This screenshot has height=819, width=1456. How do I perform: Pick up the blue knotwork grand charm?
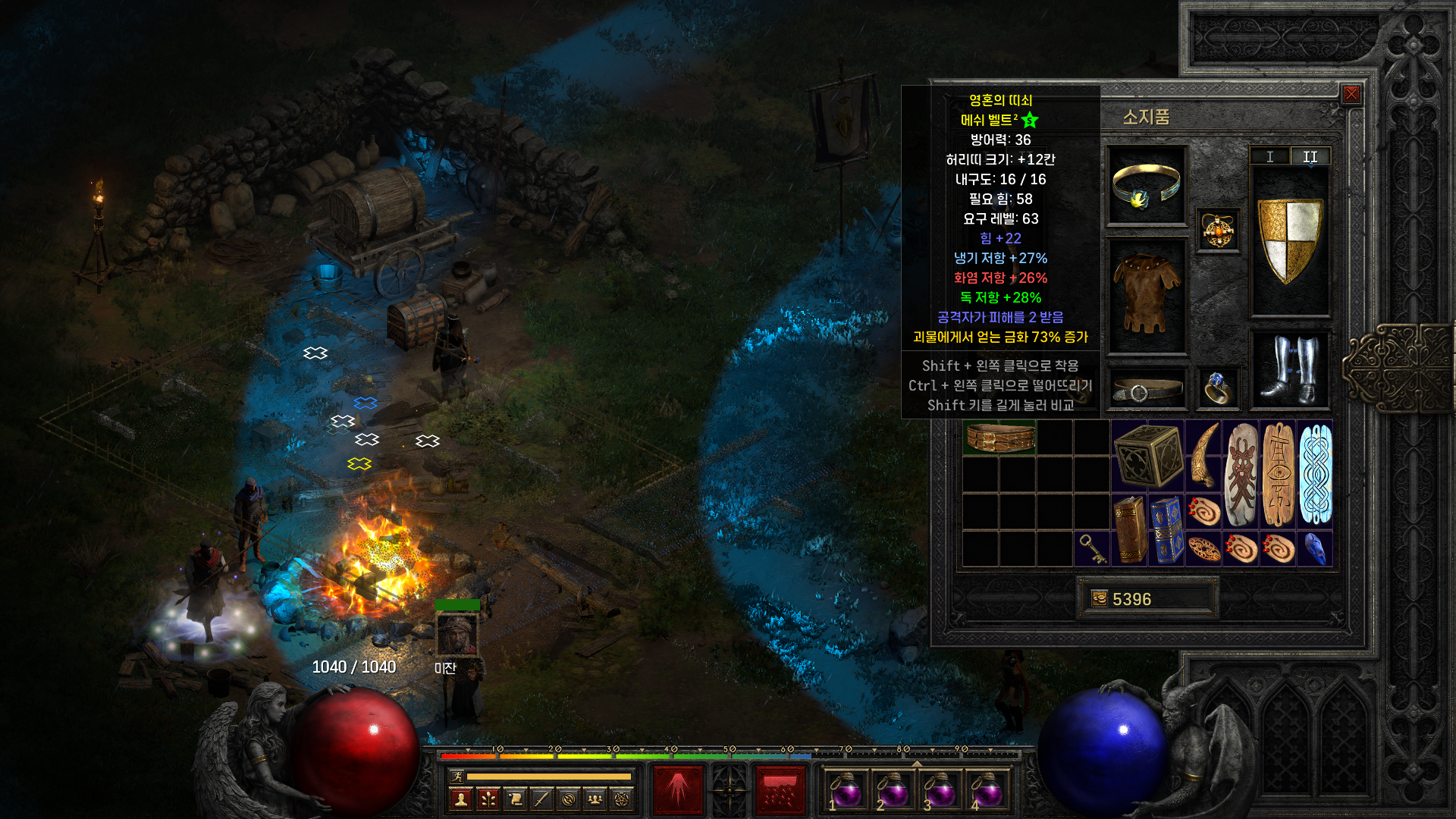pos(1315,474)
